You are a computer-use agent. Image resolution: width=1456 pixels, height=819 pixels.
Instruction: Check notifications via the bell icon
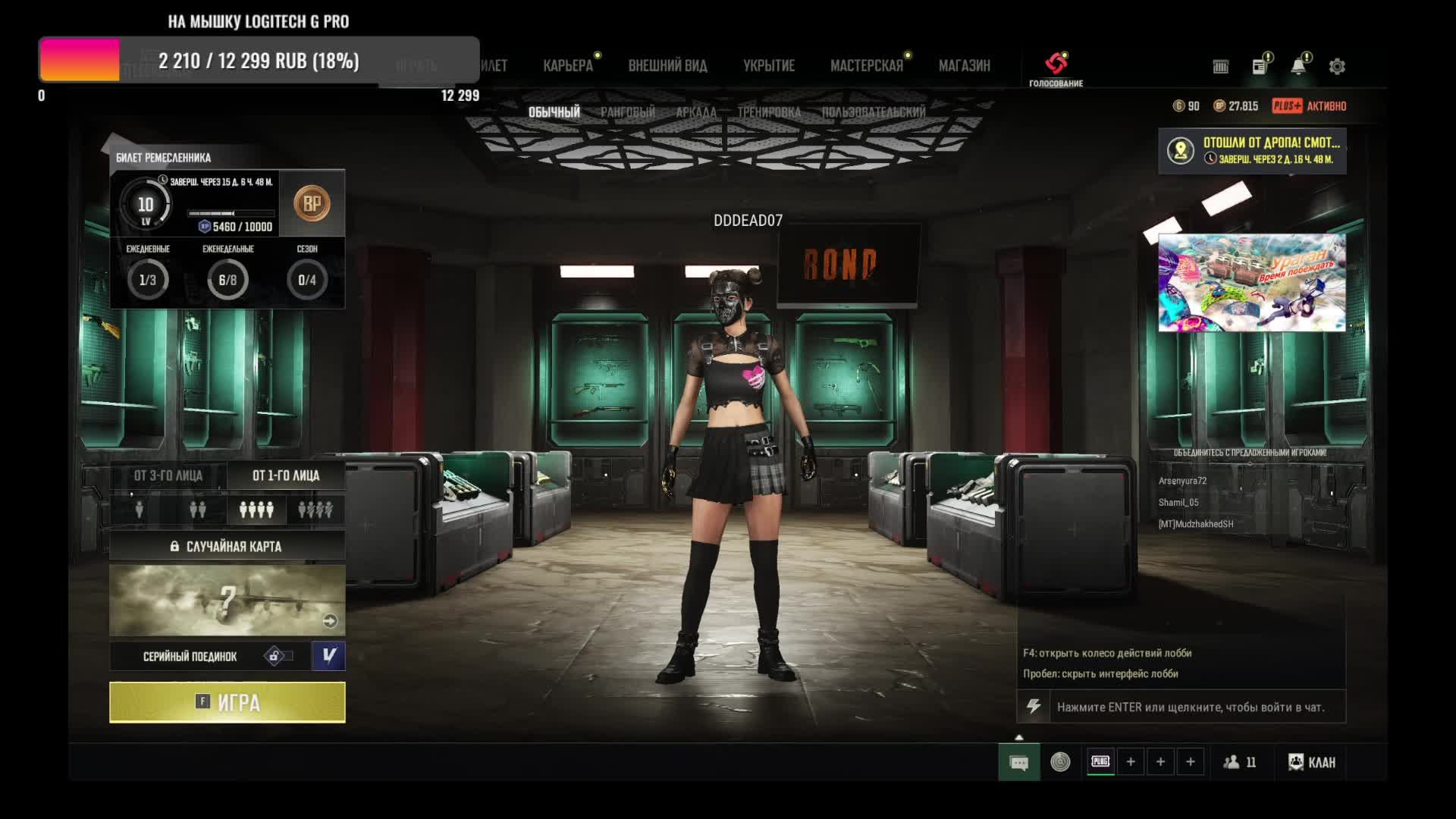[1298, 67]
